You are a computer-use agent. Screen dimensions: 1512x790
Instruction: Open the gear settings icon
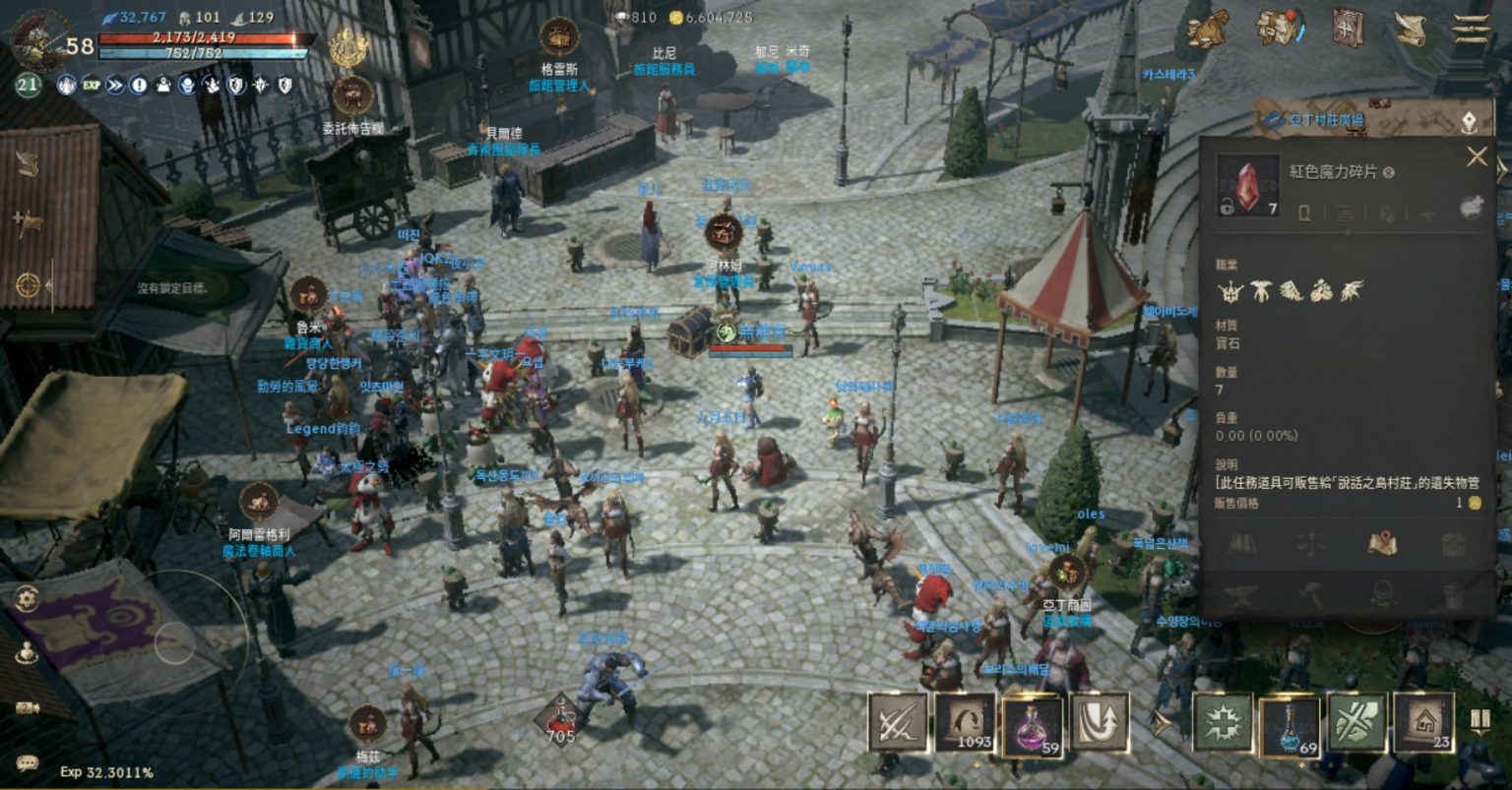pos(27,597)
